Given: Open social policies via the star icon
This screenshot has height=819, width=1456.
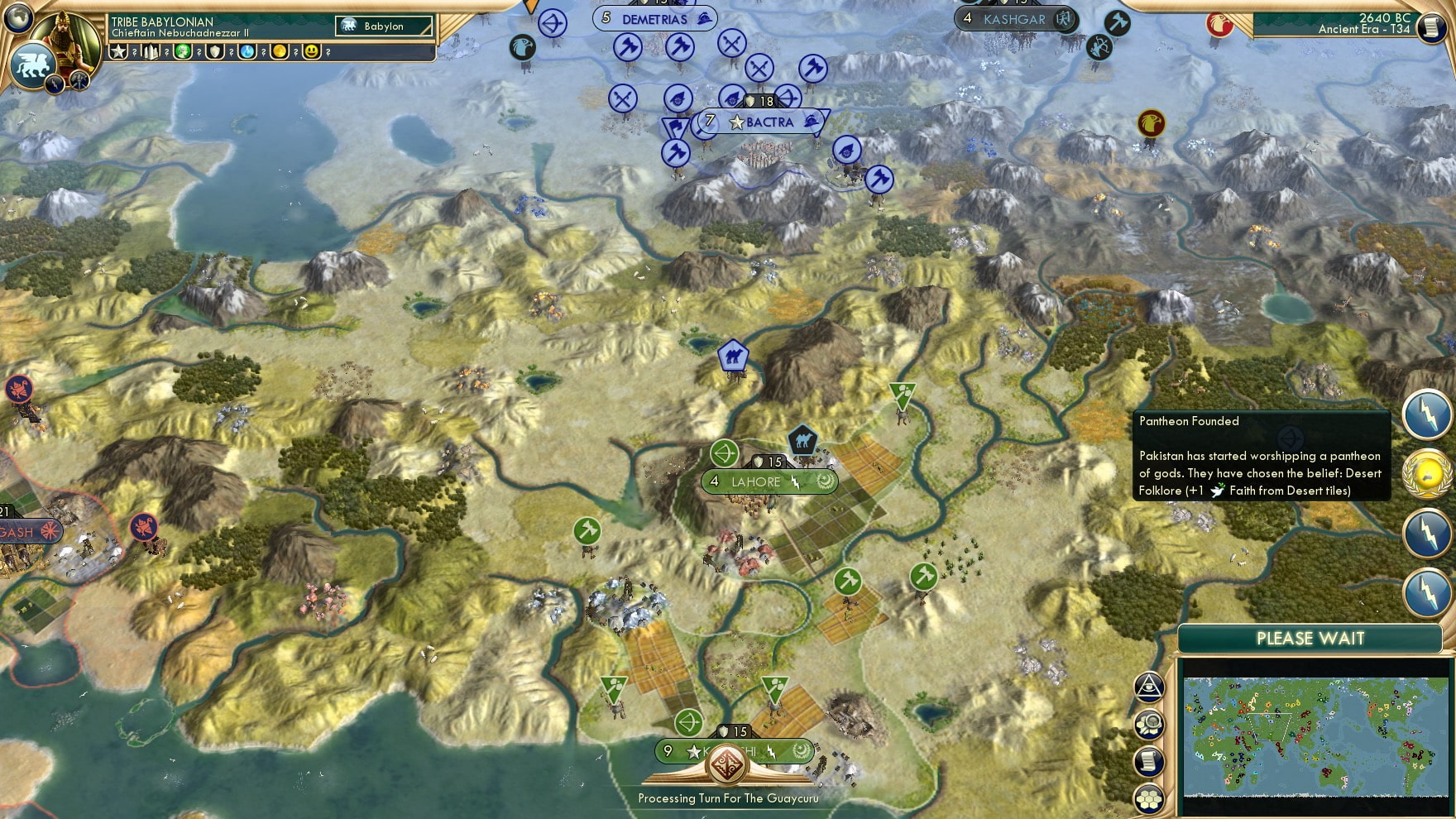Looking at the screenshot, I should (117, 52).
